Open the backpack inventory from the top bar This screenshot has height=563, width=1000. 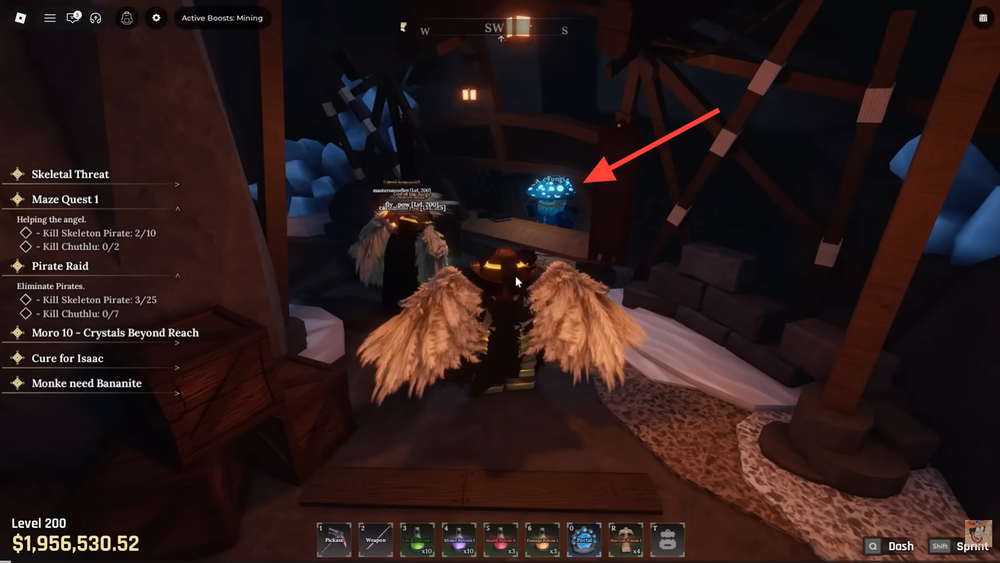[x=127, y=18]
